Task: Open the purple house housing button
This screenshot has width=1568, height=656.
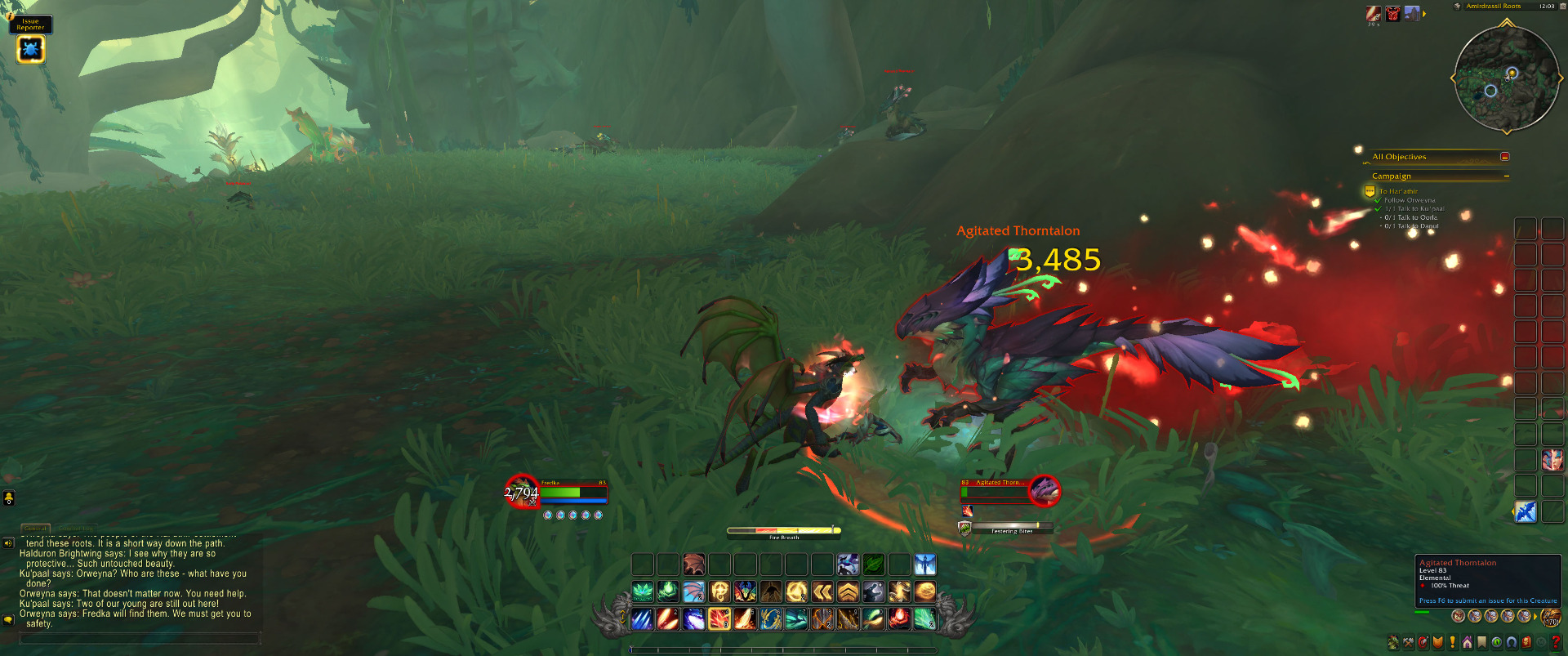Action: coord(1468,643)
